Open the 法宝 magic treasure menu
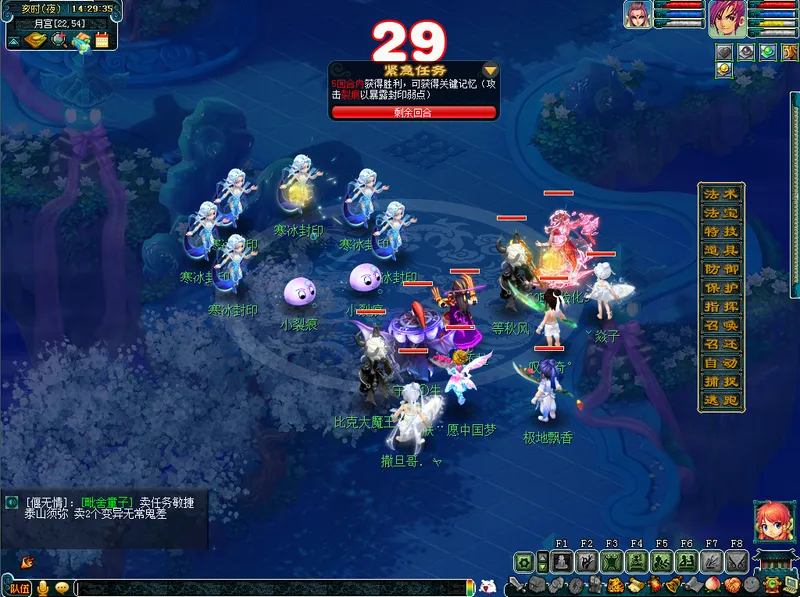Screen dimensions: 800x597 pos(721,212)
